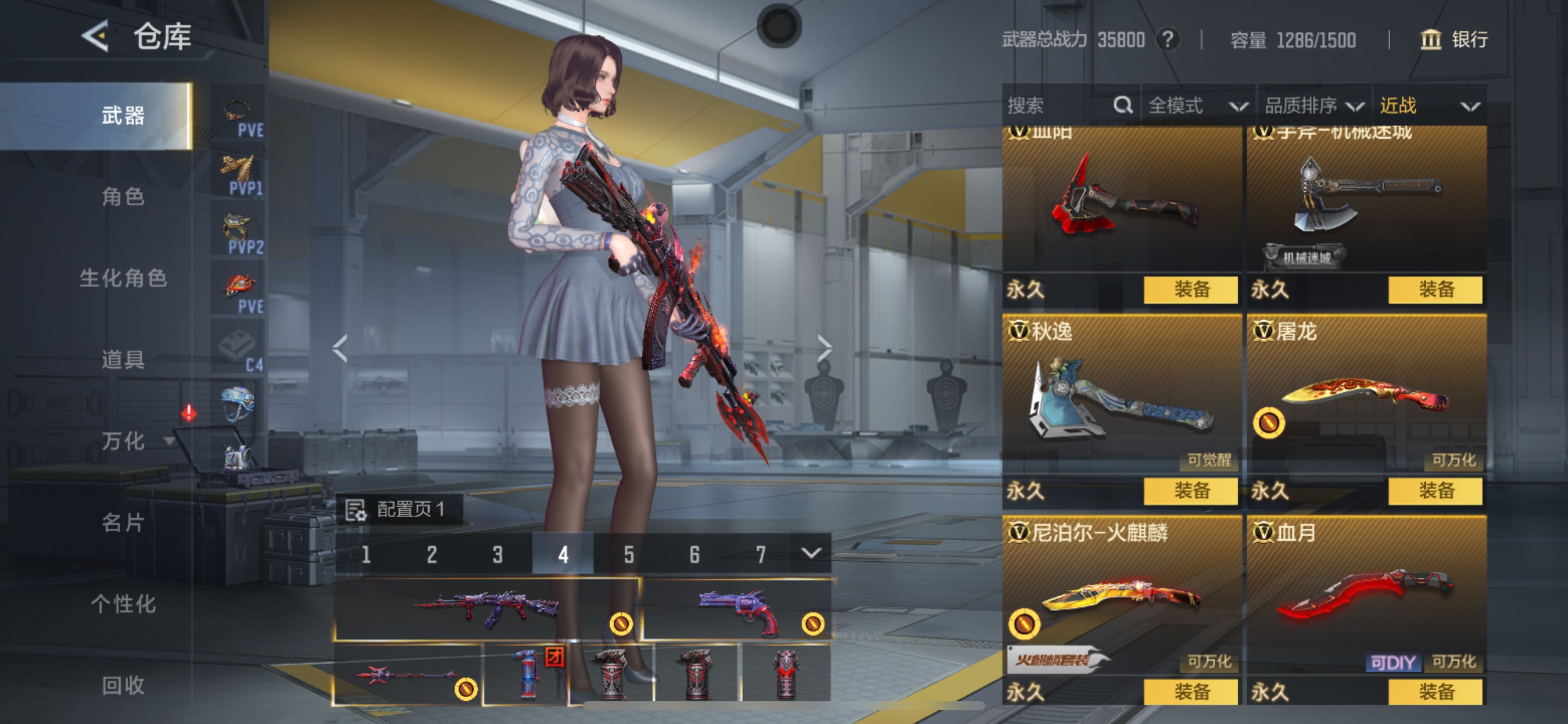The width and height of the screenshot is (1568, 724).
Task: Select the 道具 category
Action: click(123, 360)
